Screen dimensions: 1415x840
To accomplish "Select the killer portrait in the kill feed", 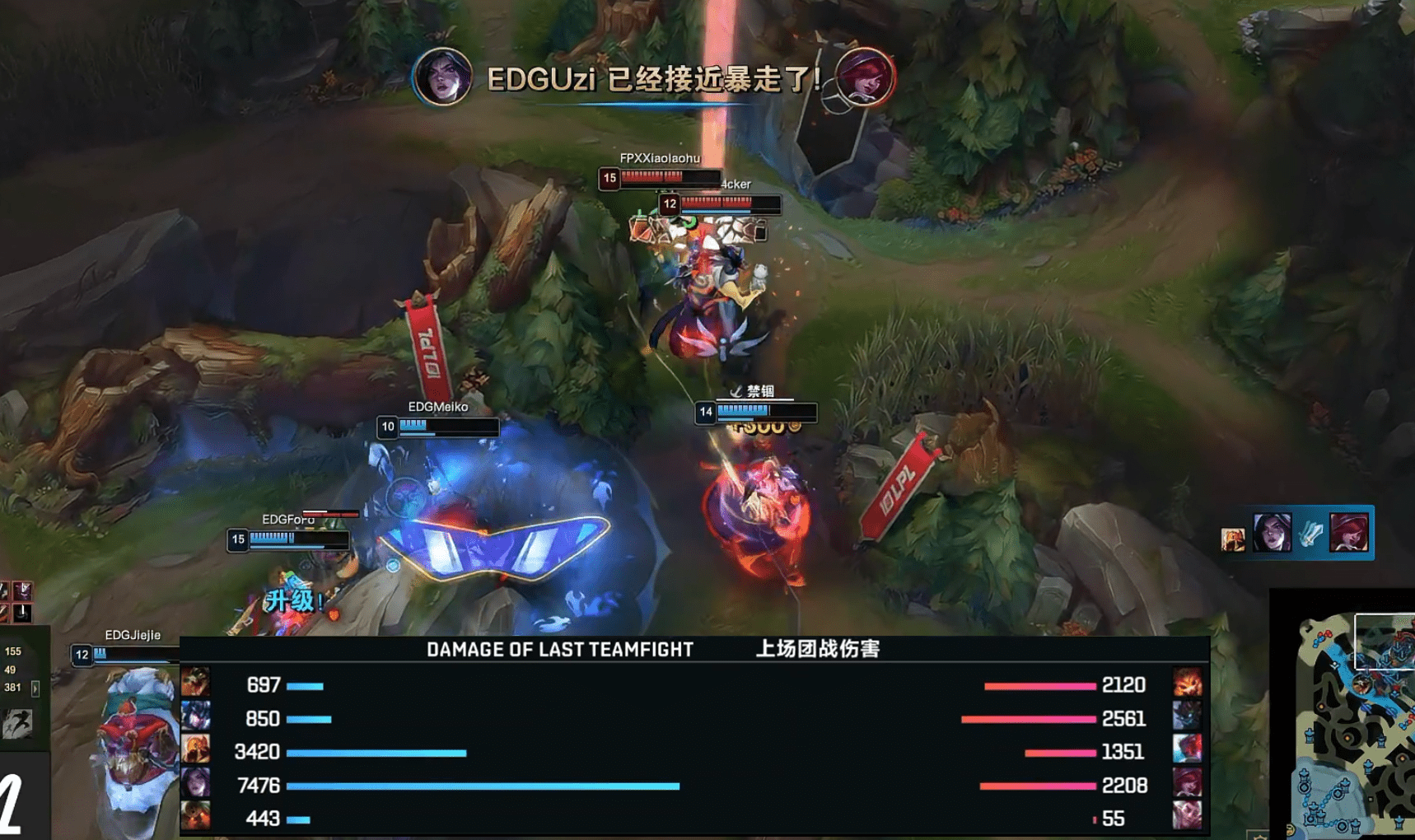I will pos(1272,533).
